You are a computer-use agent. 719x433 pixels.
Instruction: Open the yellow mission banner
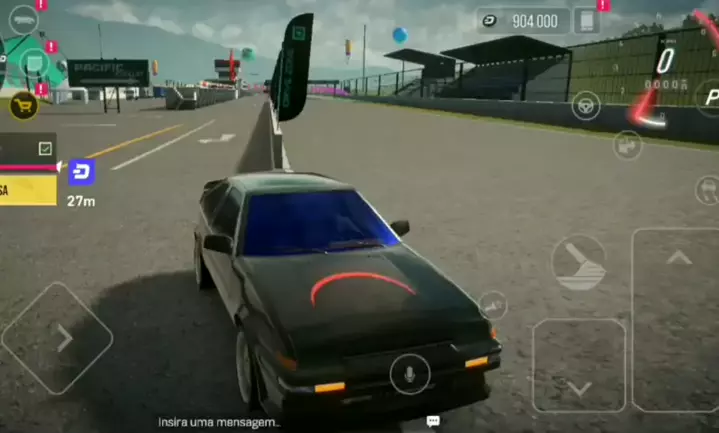28,190
